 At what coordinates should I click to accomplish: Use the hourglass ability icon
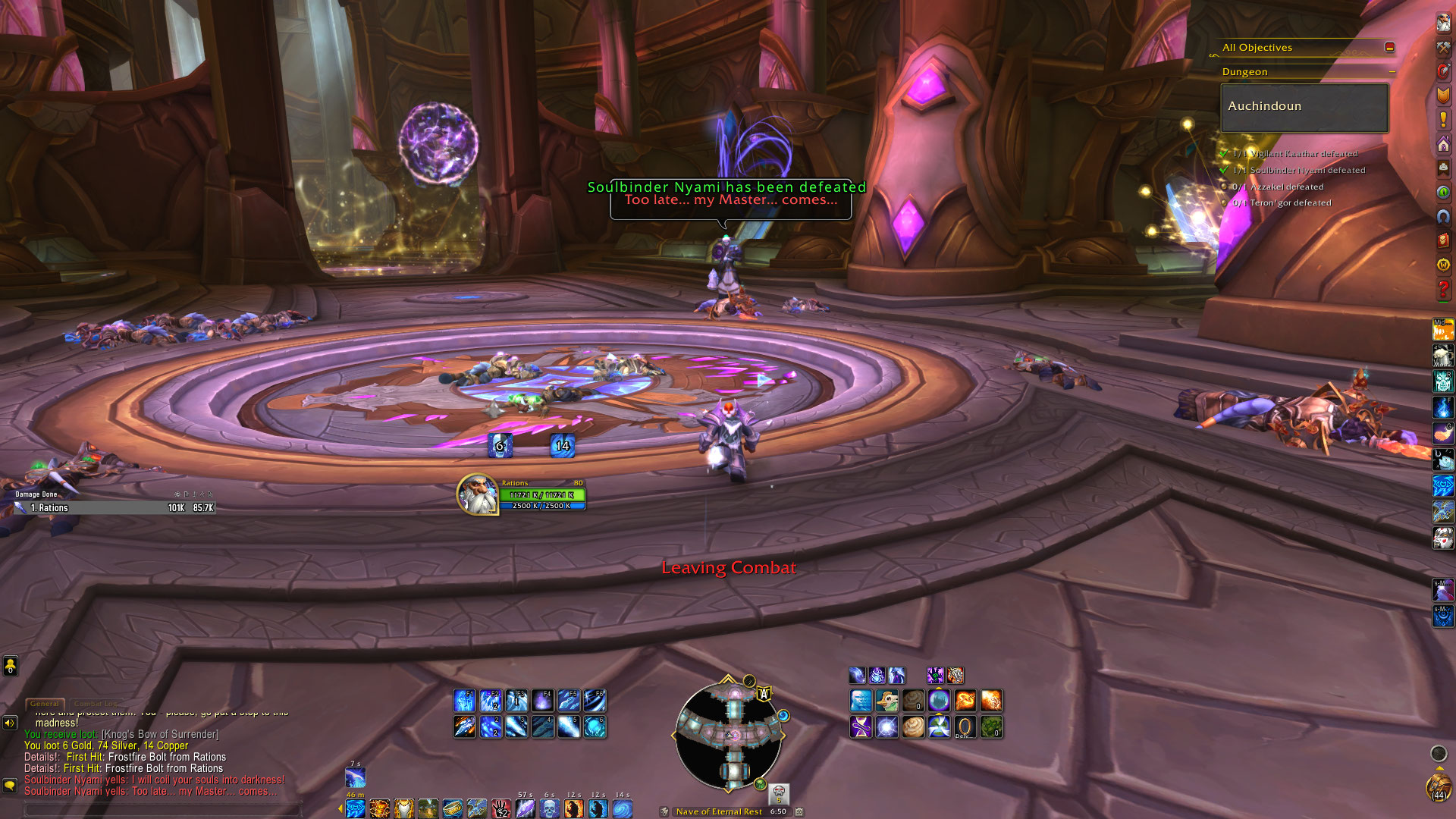861,727
